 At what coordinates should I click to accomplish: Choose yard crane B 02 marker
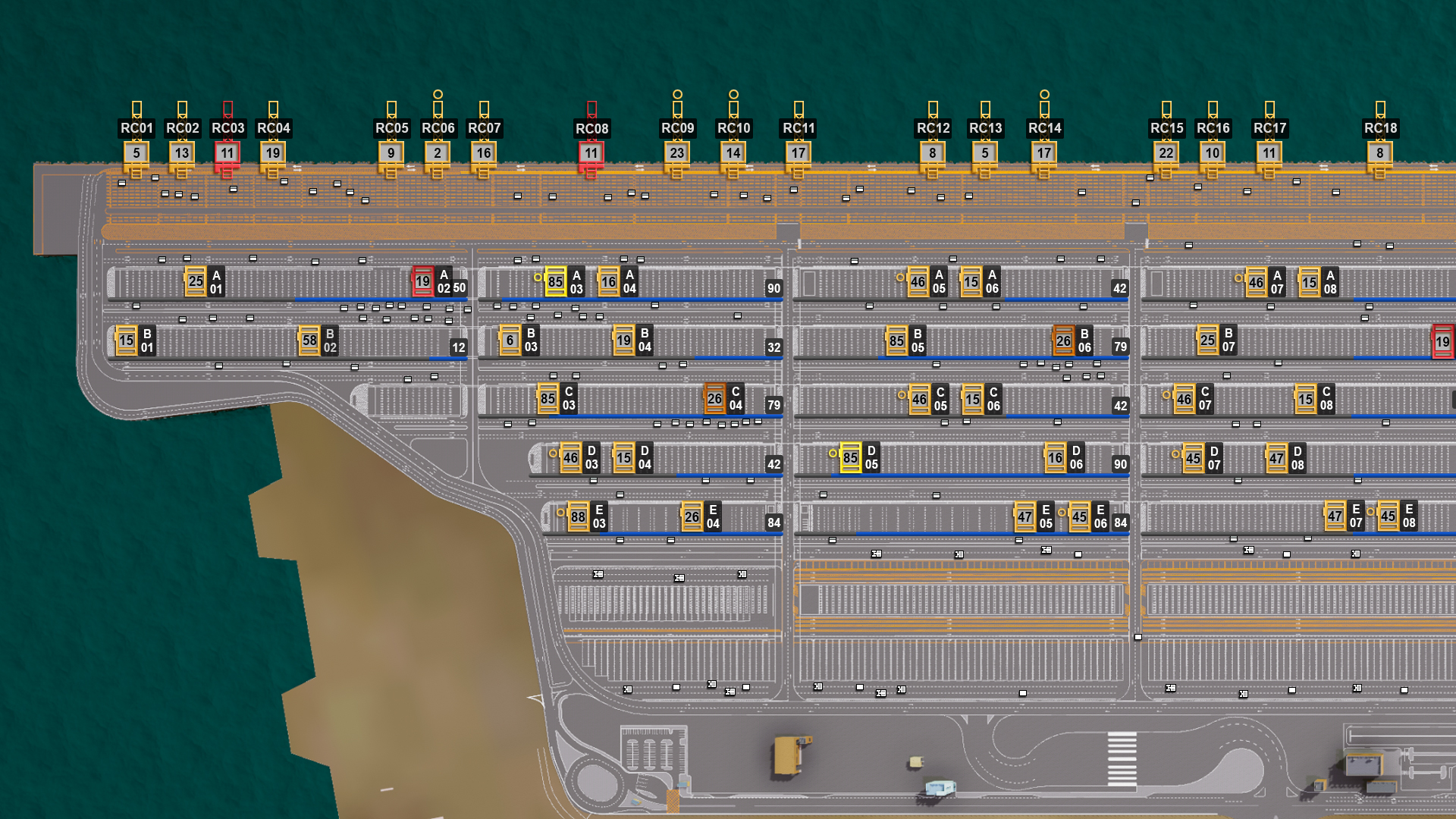click(309, 340)
